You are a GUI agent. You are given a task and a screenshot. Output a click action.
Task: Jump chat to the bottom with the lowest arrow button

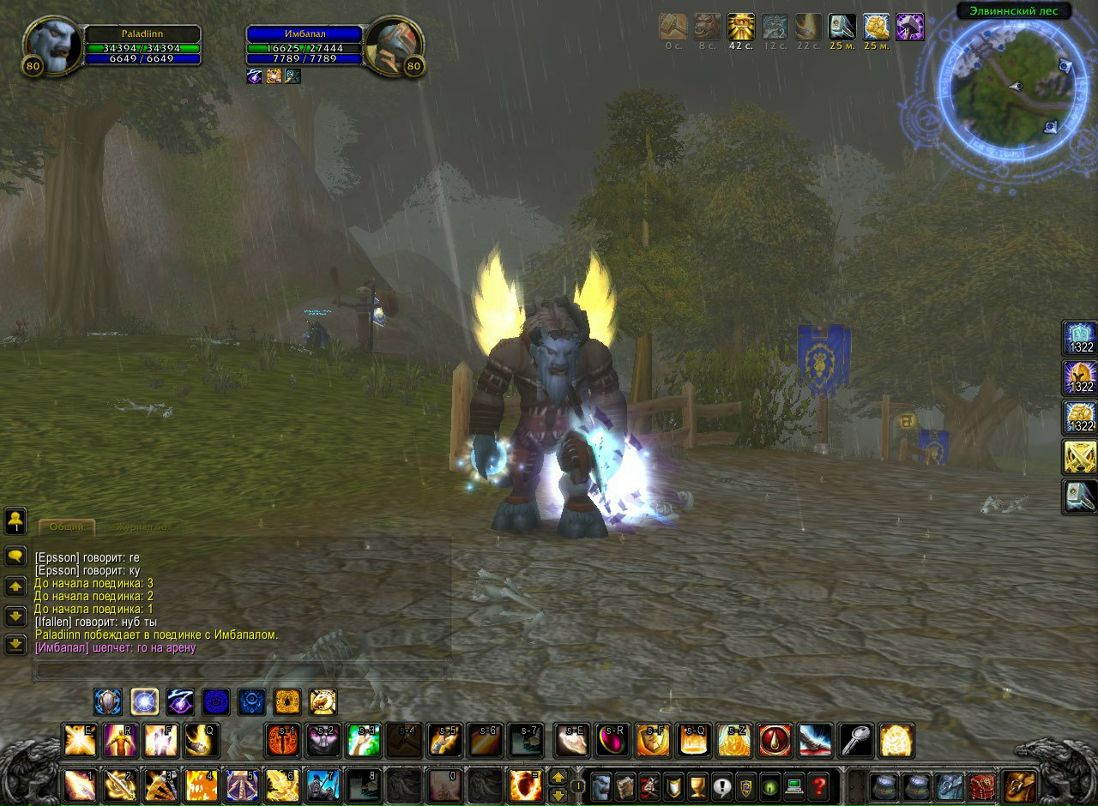click(15, 644)
